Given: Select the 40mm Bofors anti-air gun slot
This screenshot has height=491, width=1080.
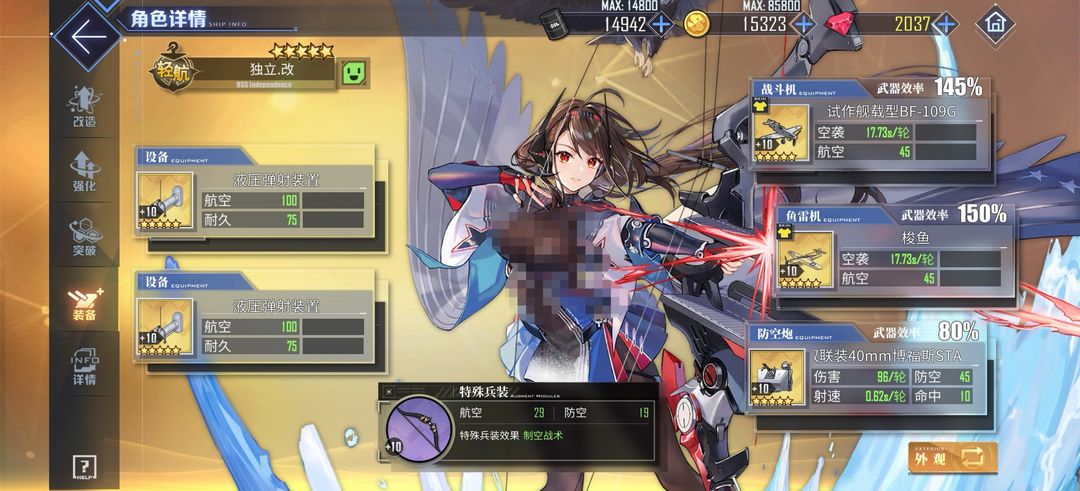Looking at the screenshot, I should click(777, 379).
